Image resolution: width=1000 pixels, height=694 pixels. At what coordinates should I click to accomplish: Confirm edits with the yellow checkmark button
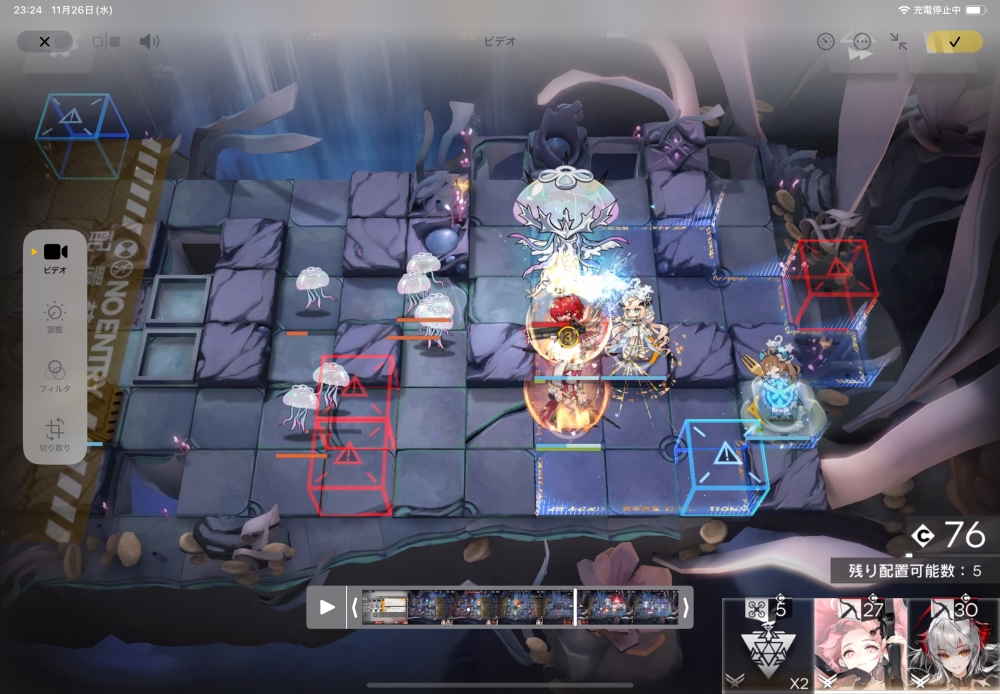(x=954, y=42)
